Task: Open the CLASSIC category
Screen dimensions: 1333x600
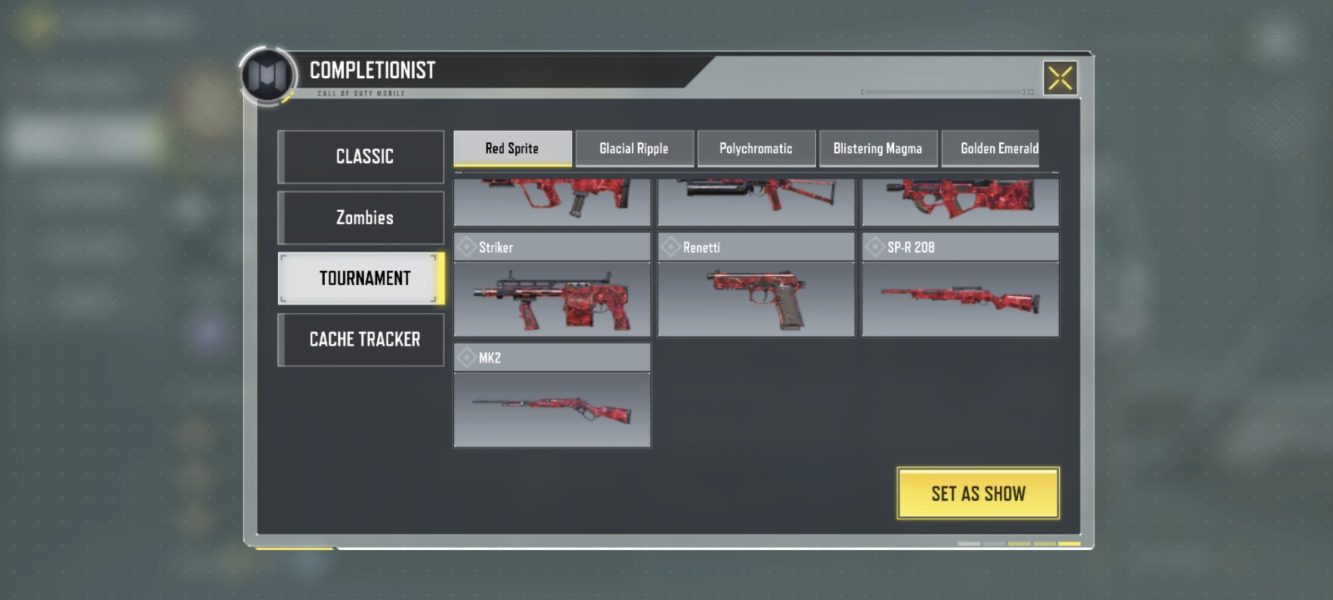Action: pyautogui.click(x=362, y=157)
